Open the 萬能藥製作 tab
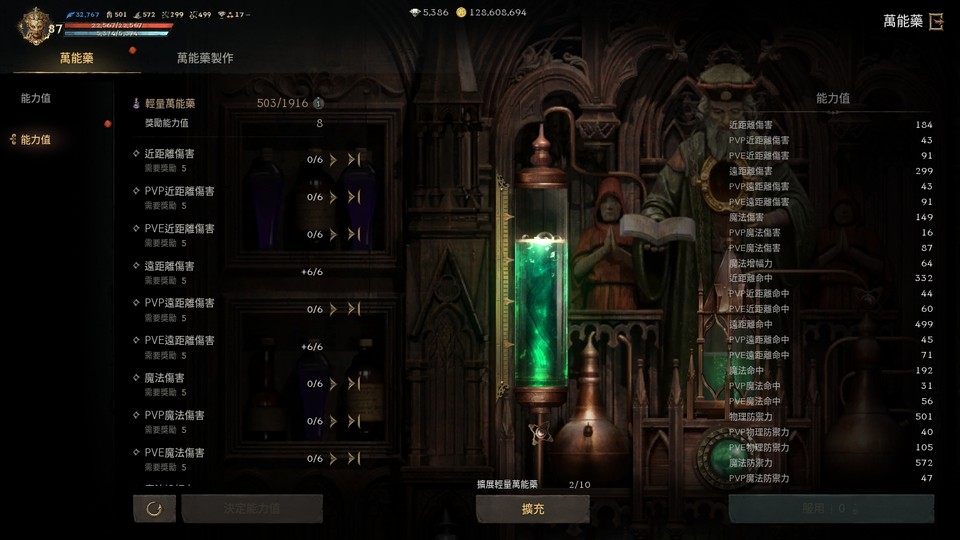960x540 pixels. (205, 58)
